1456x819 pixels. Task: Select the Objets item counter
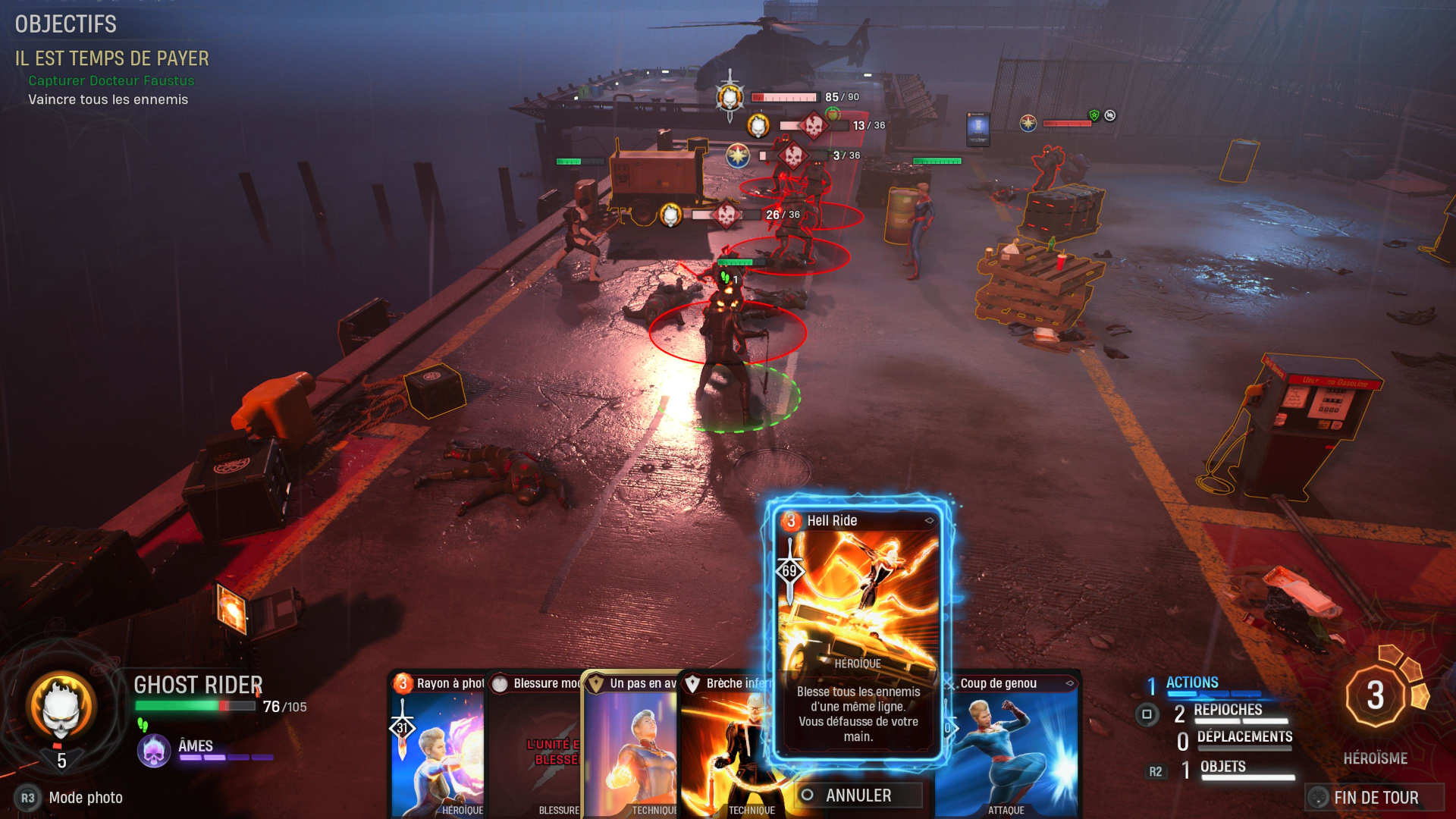[x=1222, y=767]
